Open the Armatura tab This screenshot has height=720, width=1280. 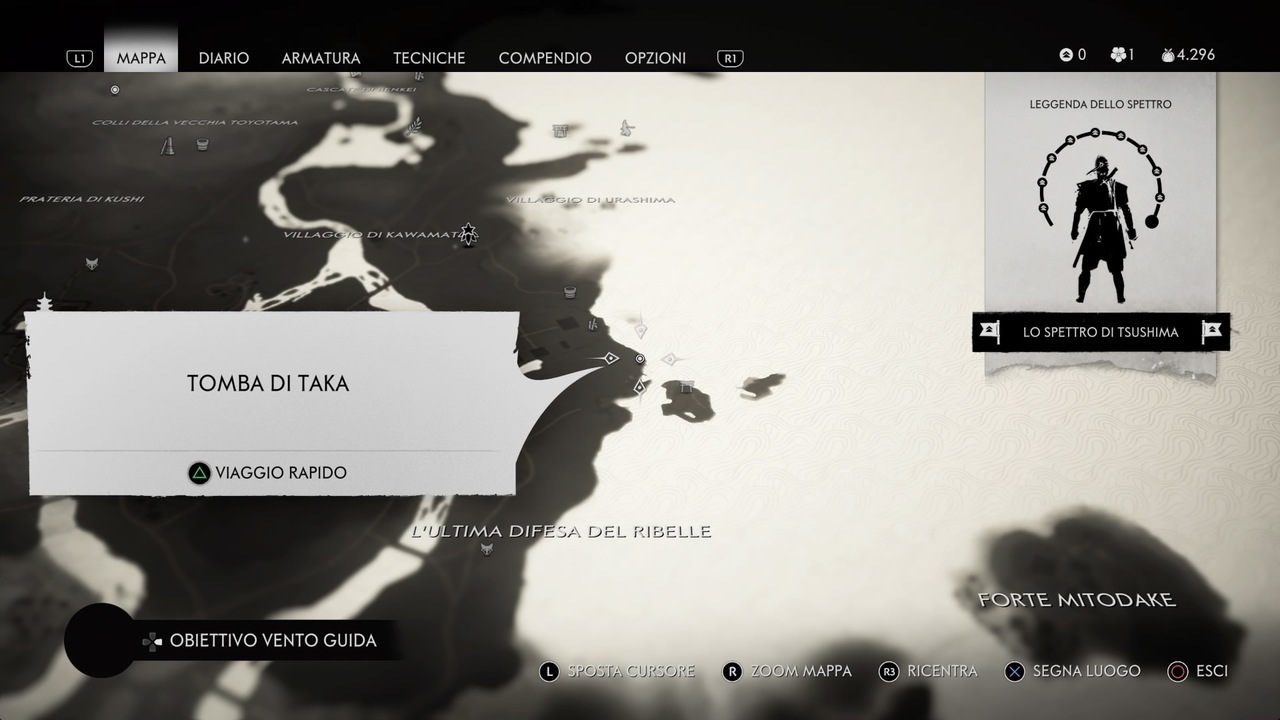[321, 58]
